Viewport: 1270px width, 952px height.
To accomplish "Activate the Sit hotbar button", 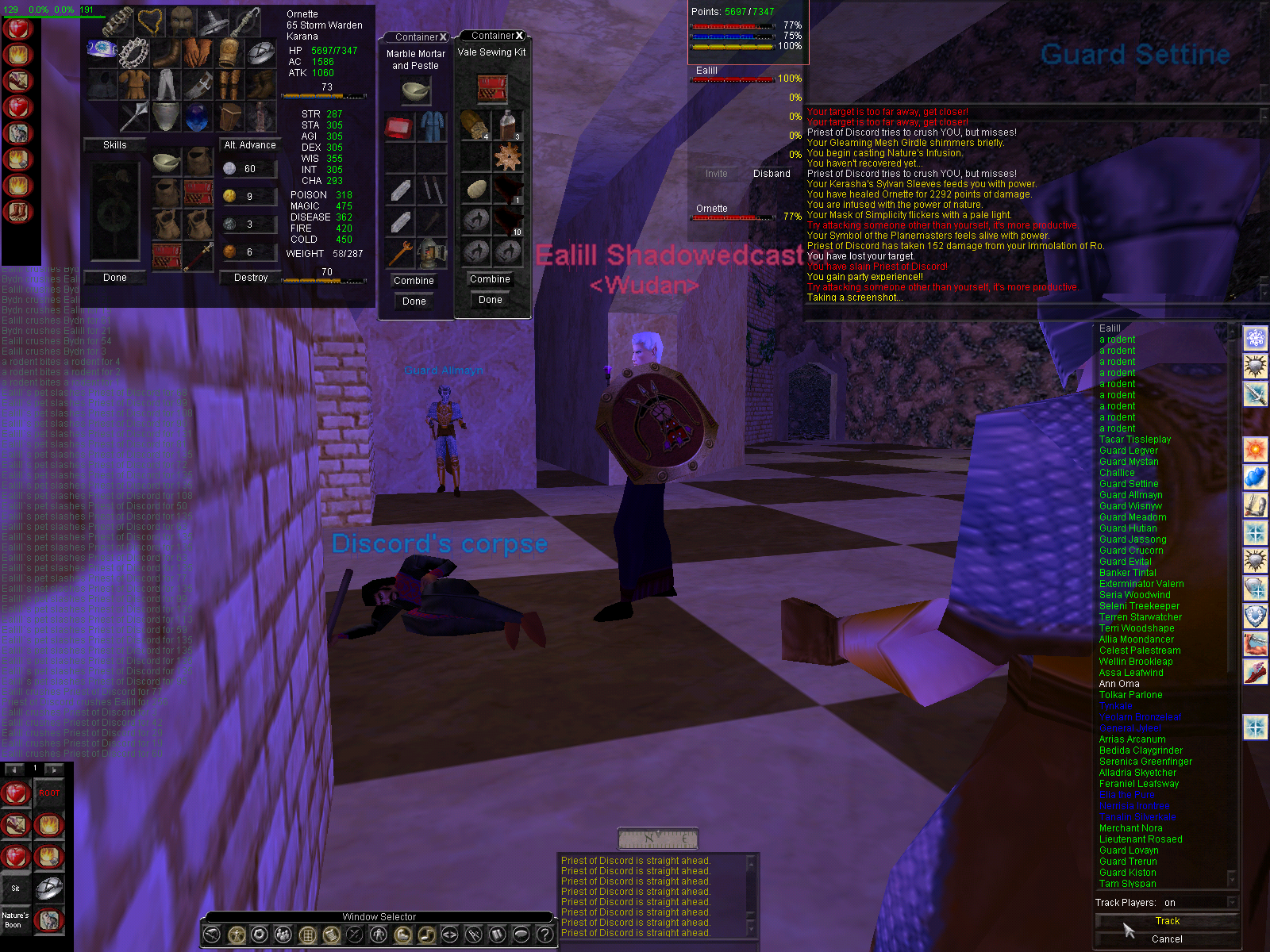I will coord(15,889).
